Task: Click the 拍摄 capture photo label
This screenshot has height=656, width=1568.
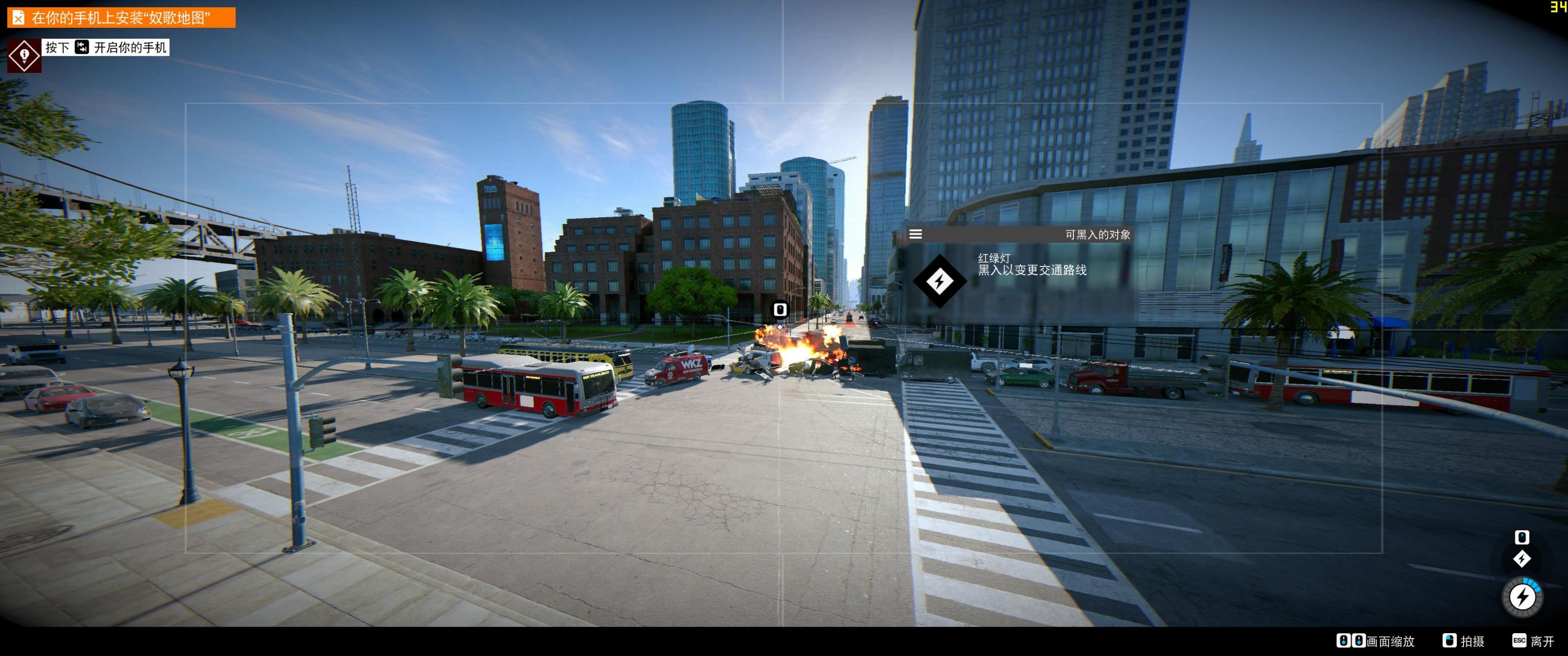Action: click(x=1472, y=641)
